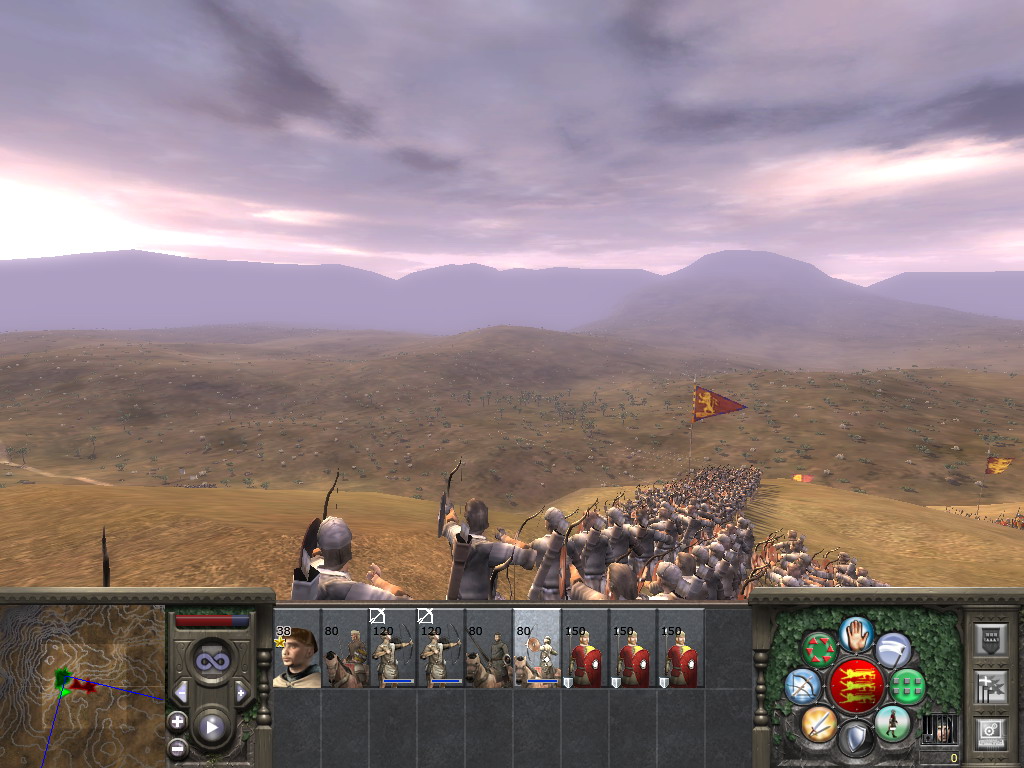
Task: Zoom out the minimap with minus button
Action: pos(177,747)
